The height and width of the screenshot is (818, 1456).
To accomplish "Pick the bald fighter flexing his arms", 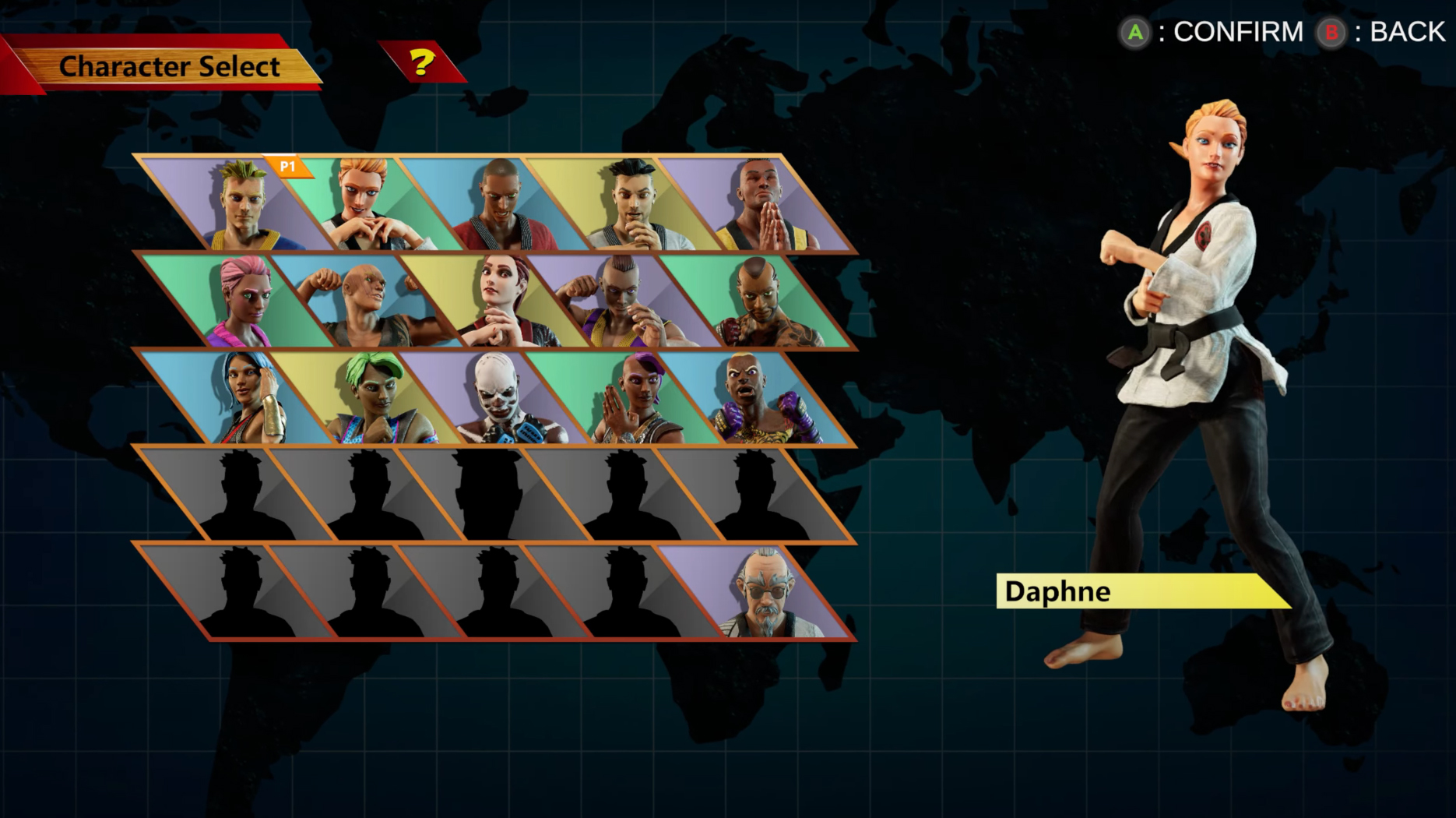I will pyautogui.click(x=368, y=302).
